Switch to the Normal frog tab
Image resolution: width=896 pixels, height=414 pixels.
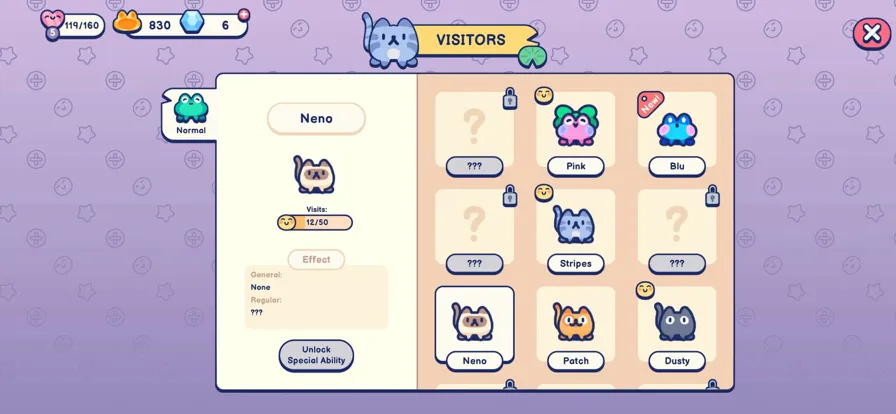click(190, 114)
